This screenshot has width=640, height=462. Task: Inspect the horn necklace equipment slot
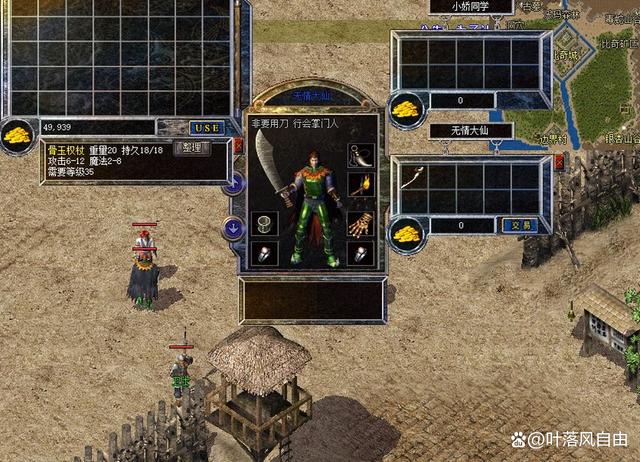click(x=358, y=156)
